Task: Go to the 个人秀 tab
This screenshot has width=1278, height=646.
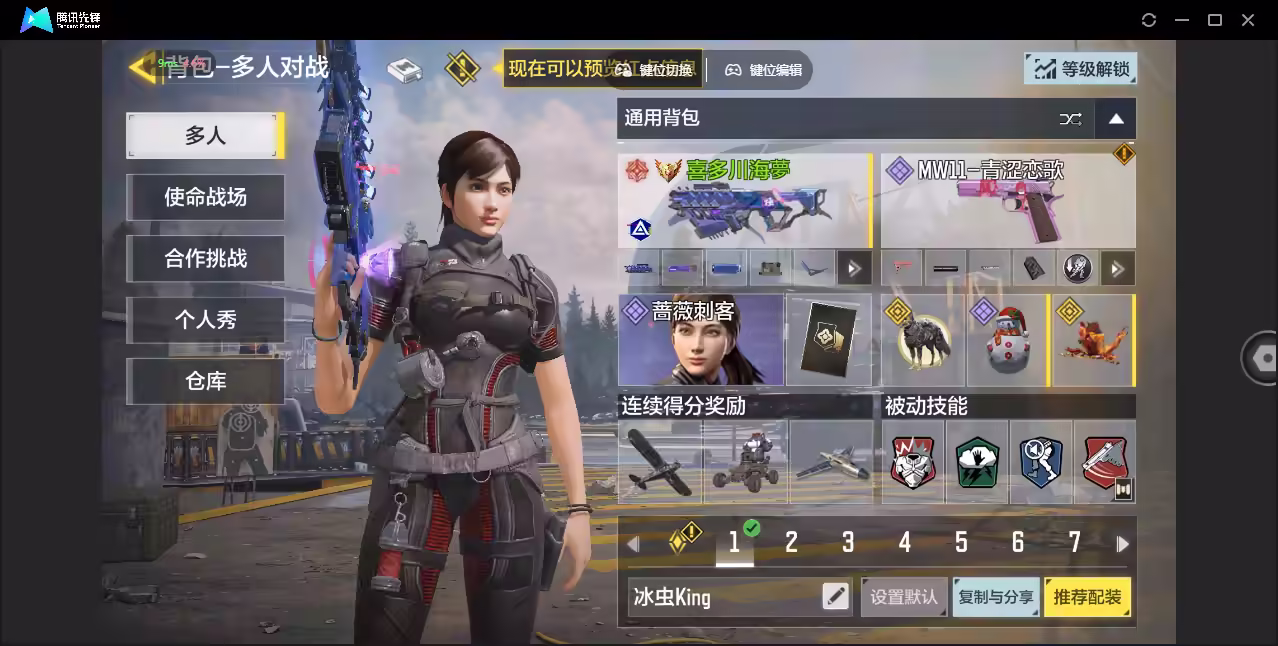Action: (x=205, y=320)
